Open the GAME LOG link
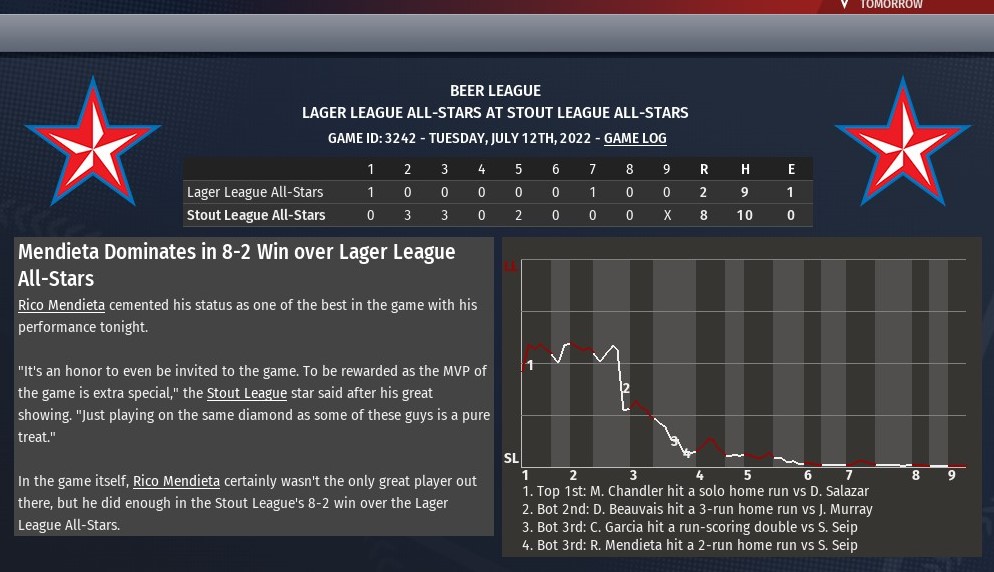 635,138
